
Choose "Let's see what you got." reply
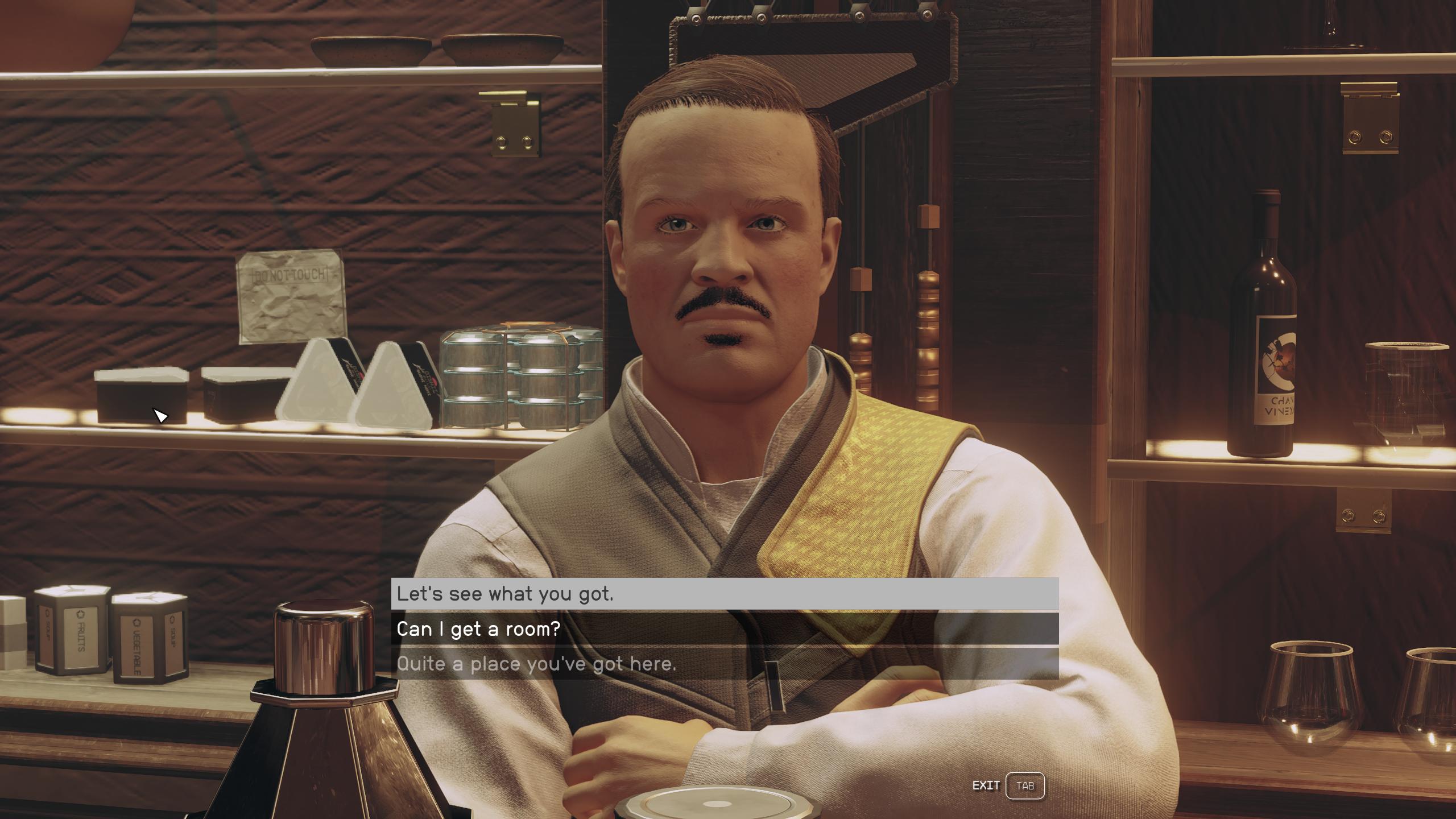(x=724, y=594)
